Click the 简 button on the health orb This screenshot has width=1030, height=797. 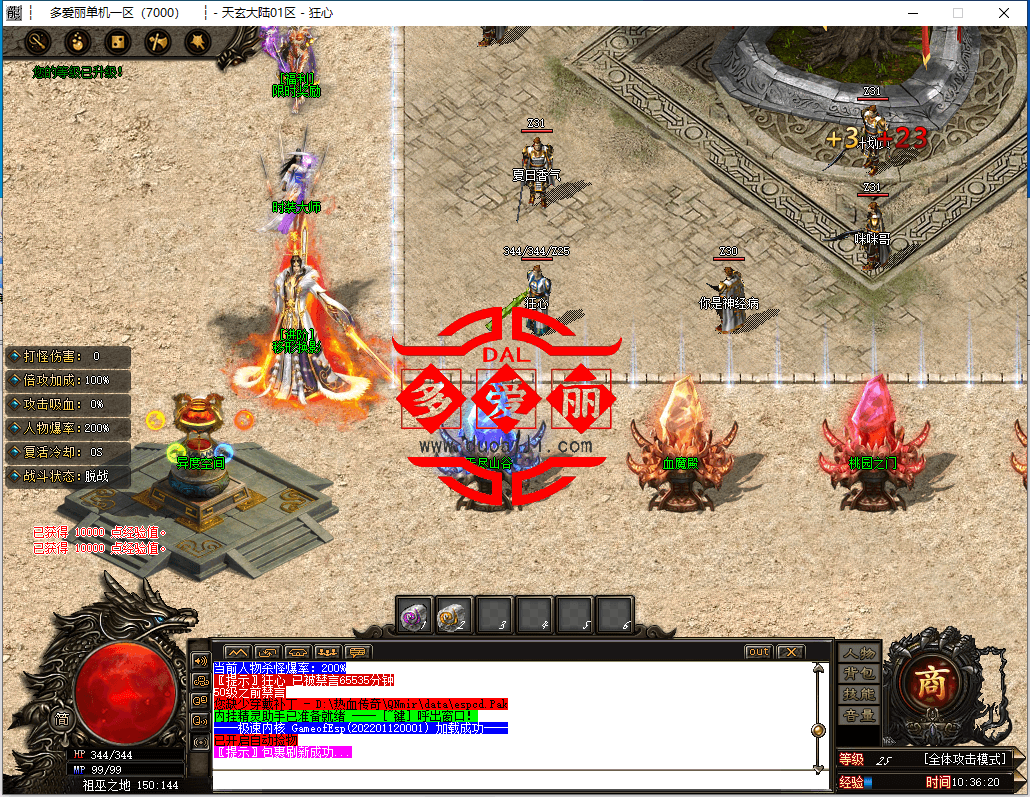click(x=61, y=718)
